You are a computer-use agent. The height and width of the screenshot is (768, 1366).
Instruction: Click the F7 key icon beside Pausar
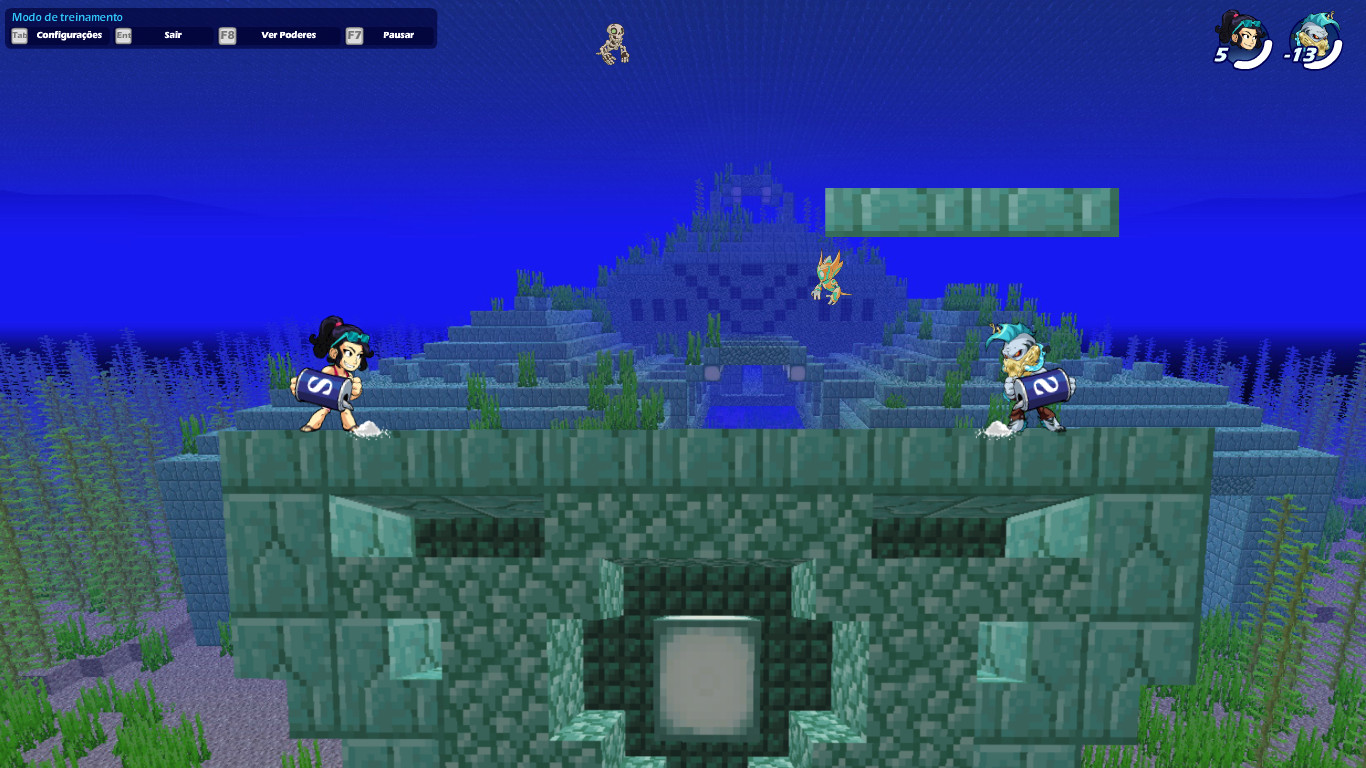tap(352, 35)
